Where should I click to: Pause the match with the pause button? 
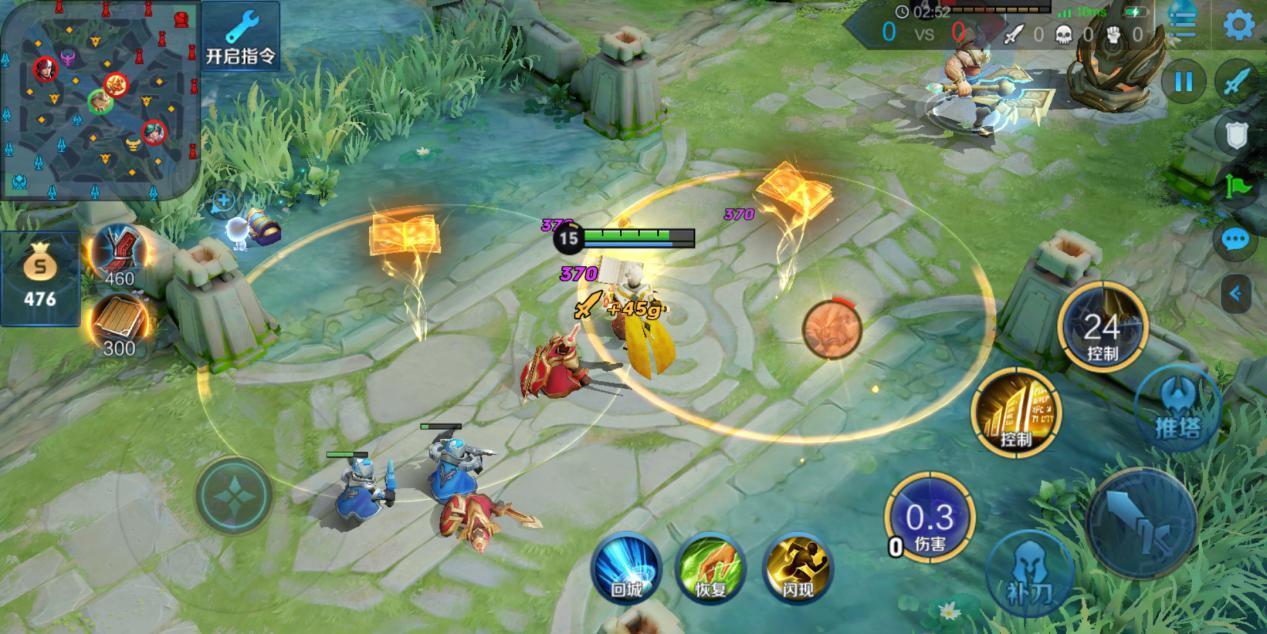point(1183,81)
